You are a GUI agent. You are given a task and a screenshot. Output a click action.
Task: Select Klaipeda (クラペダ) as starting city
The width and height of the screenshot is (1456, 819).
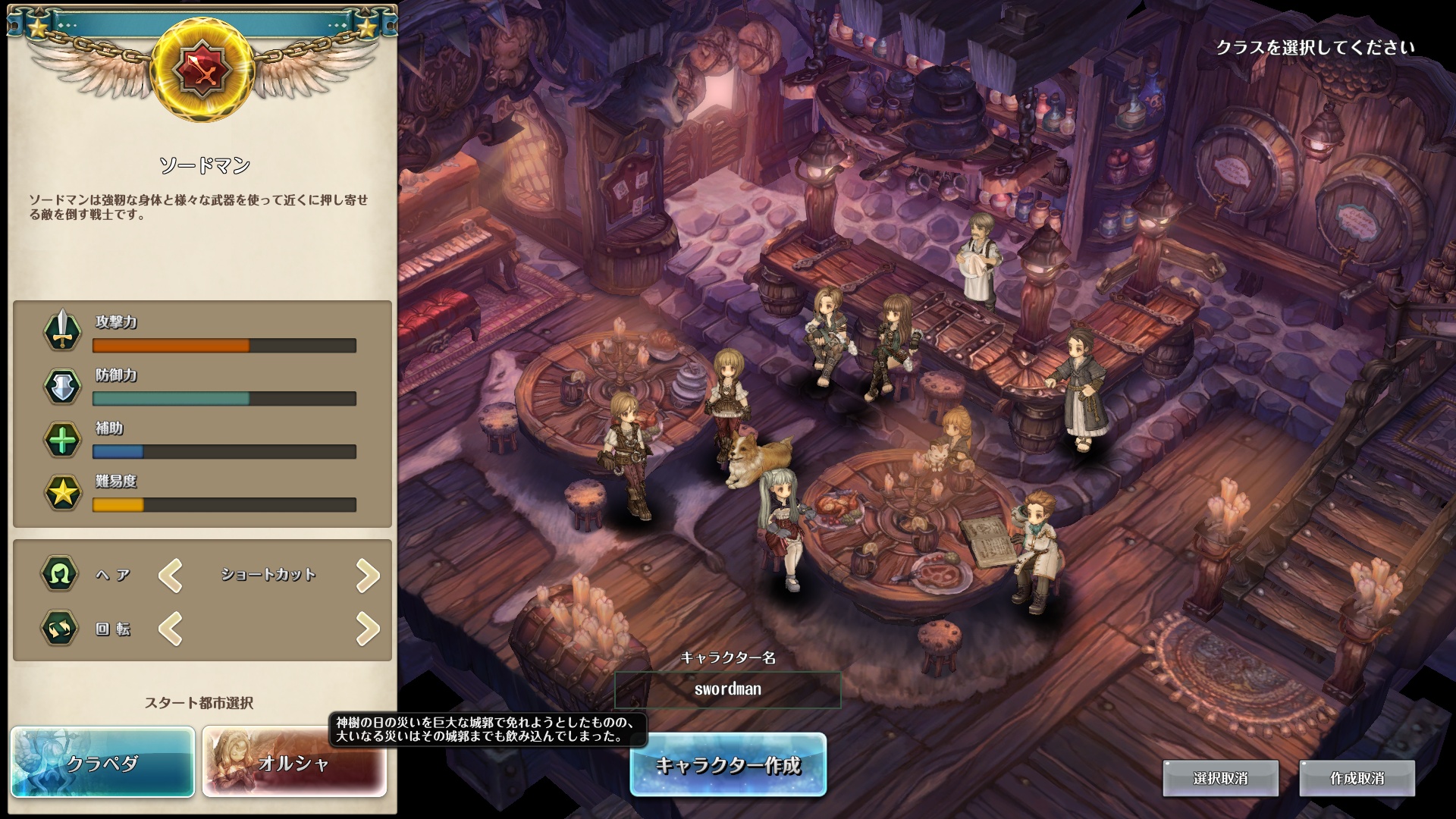coord(102,762)
